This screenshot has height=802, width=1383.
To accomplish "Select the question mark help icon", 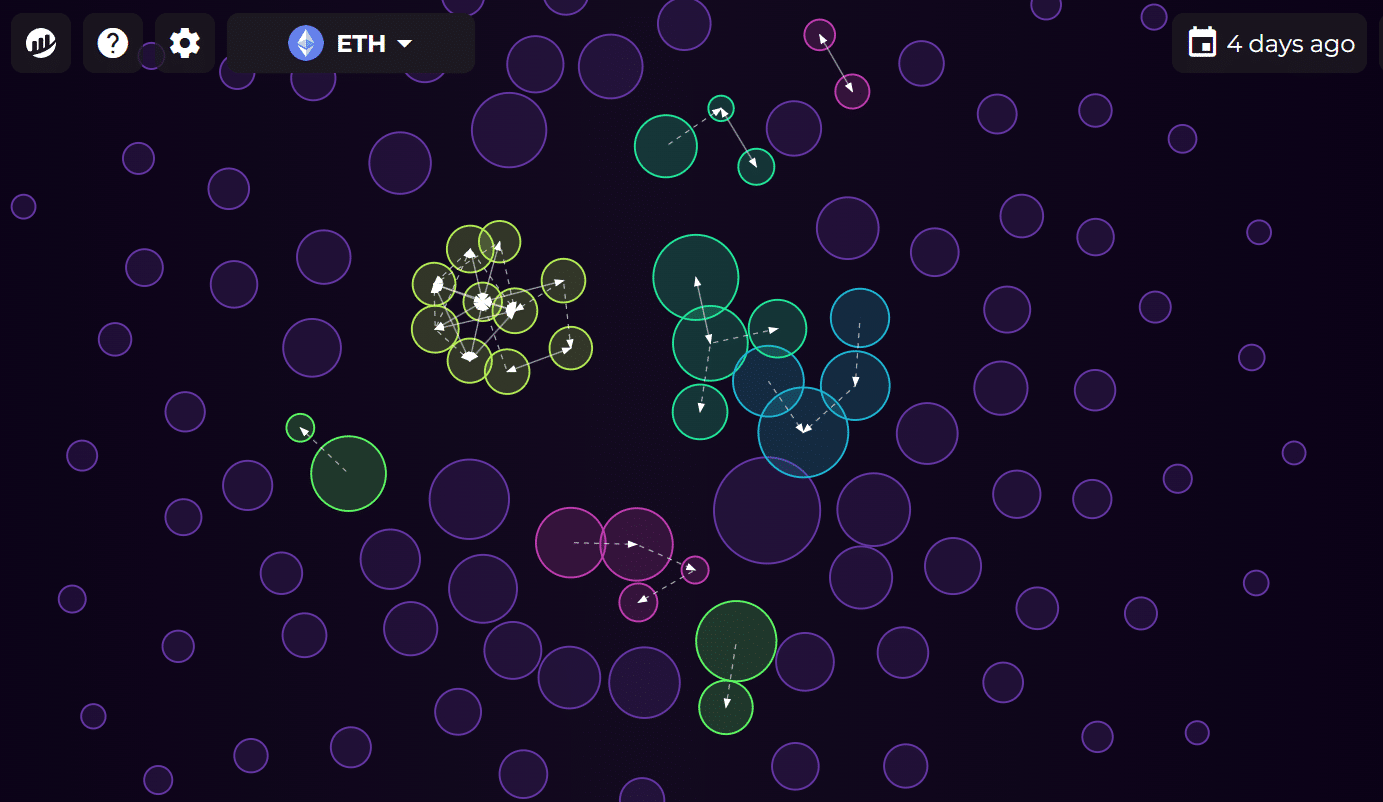I will pos(112,43).
